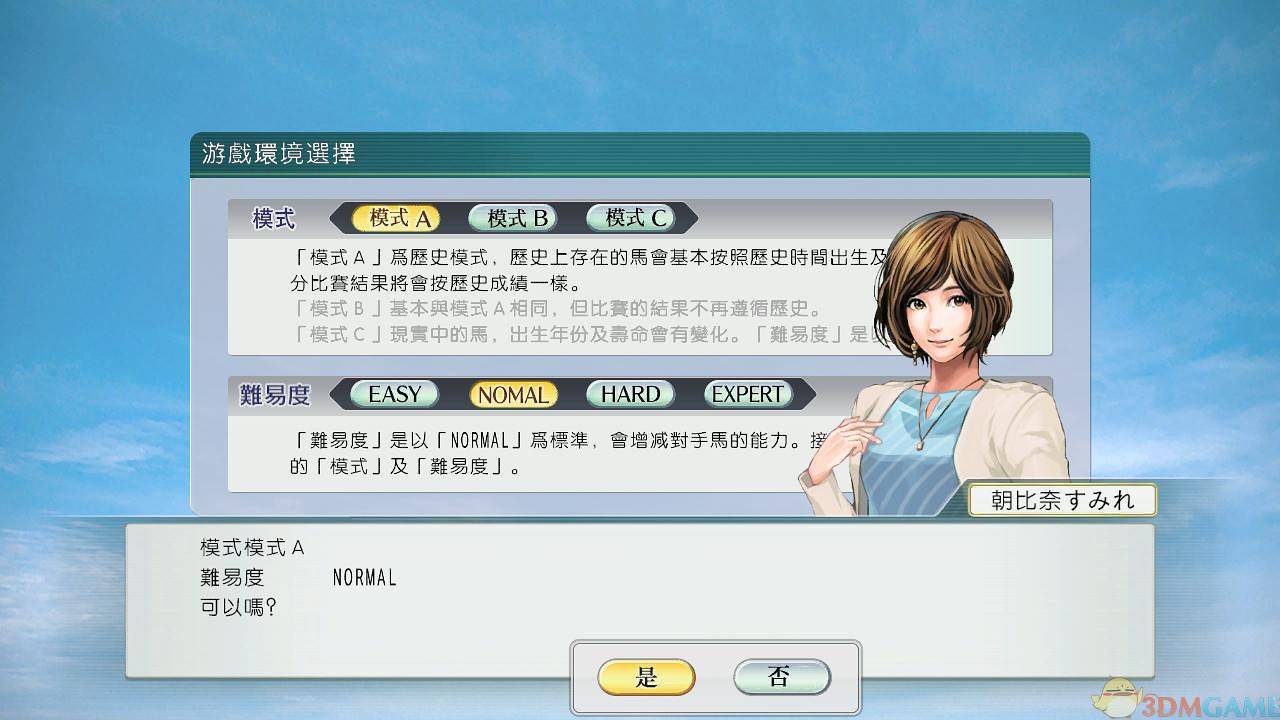Choose HARD difficulty

tap(629, 394)
